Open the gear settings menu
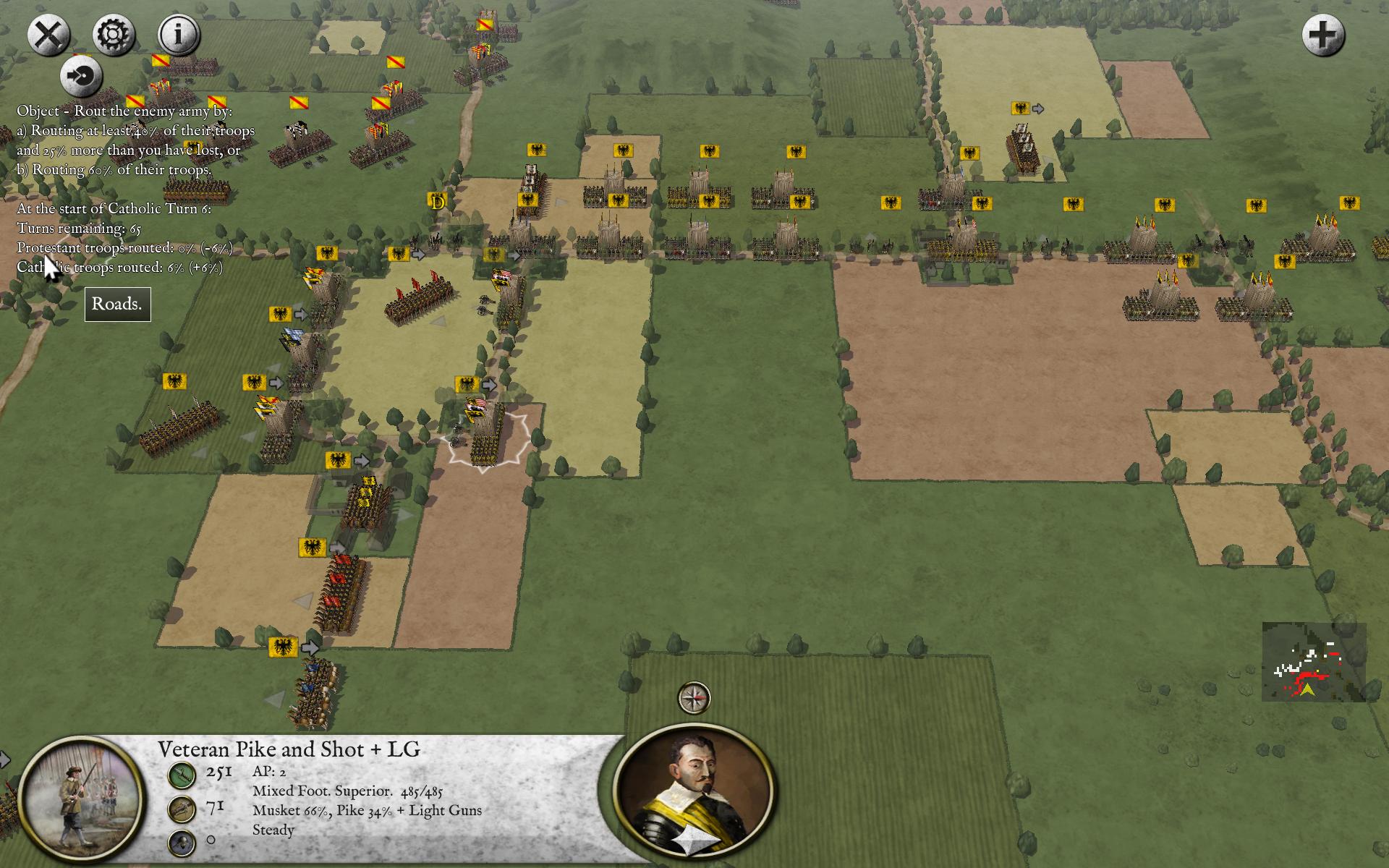This screenshot has height=868, width=1389. [114, 34]
